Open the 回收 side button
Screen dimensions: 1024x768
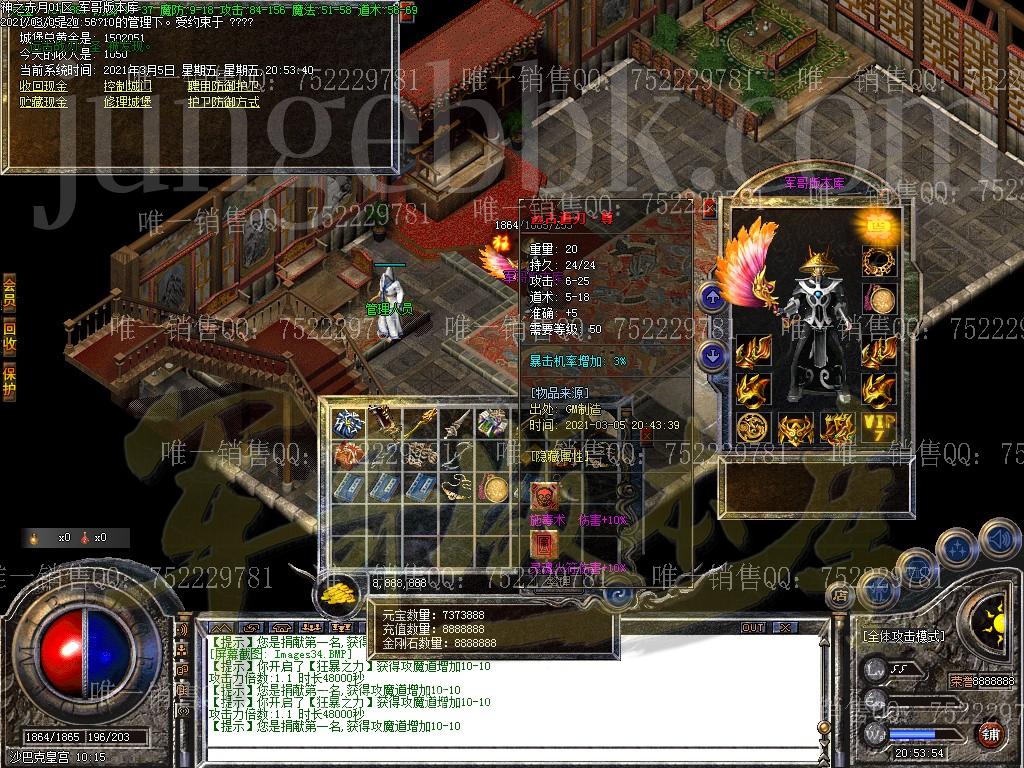point(9,335)
